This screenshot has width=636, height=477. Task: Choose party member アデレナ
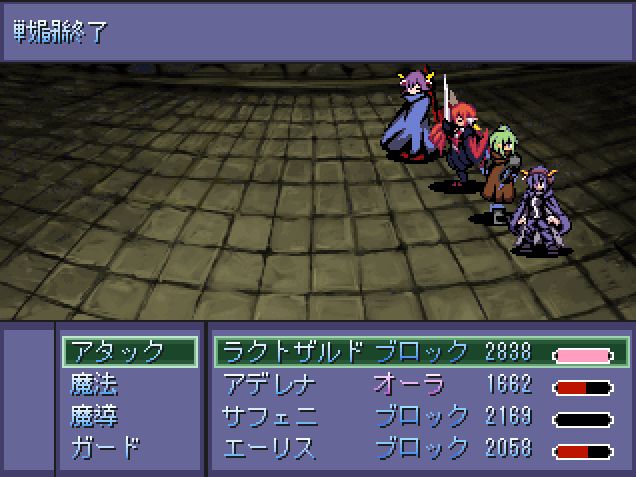tap(272, 384)
